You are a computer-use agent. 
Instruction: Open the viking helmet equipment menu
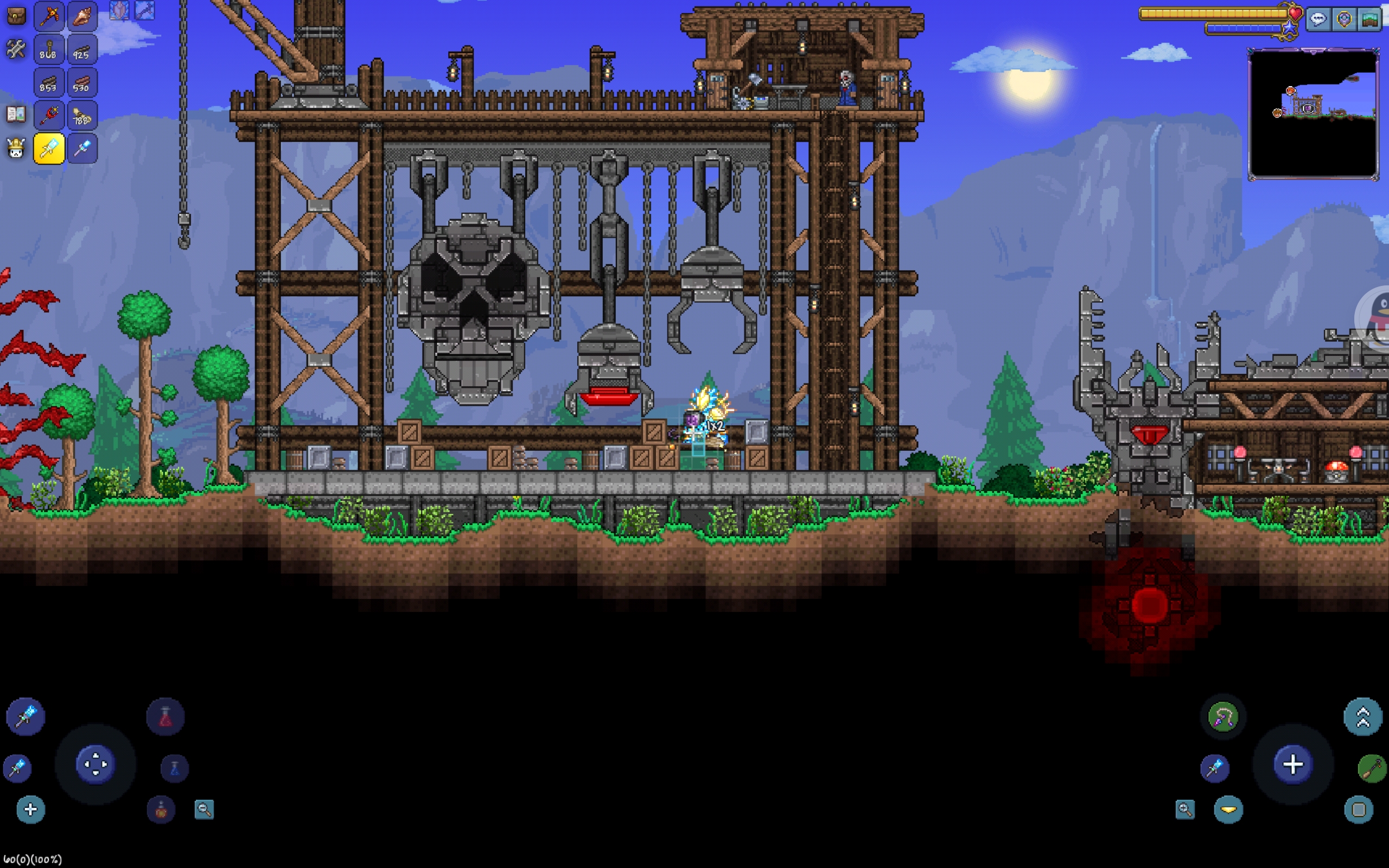pos(16,149)
